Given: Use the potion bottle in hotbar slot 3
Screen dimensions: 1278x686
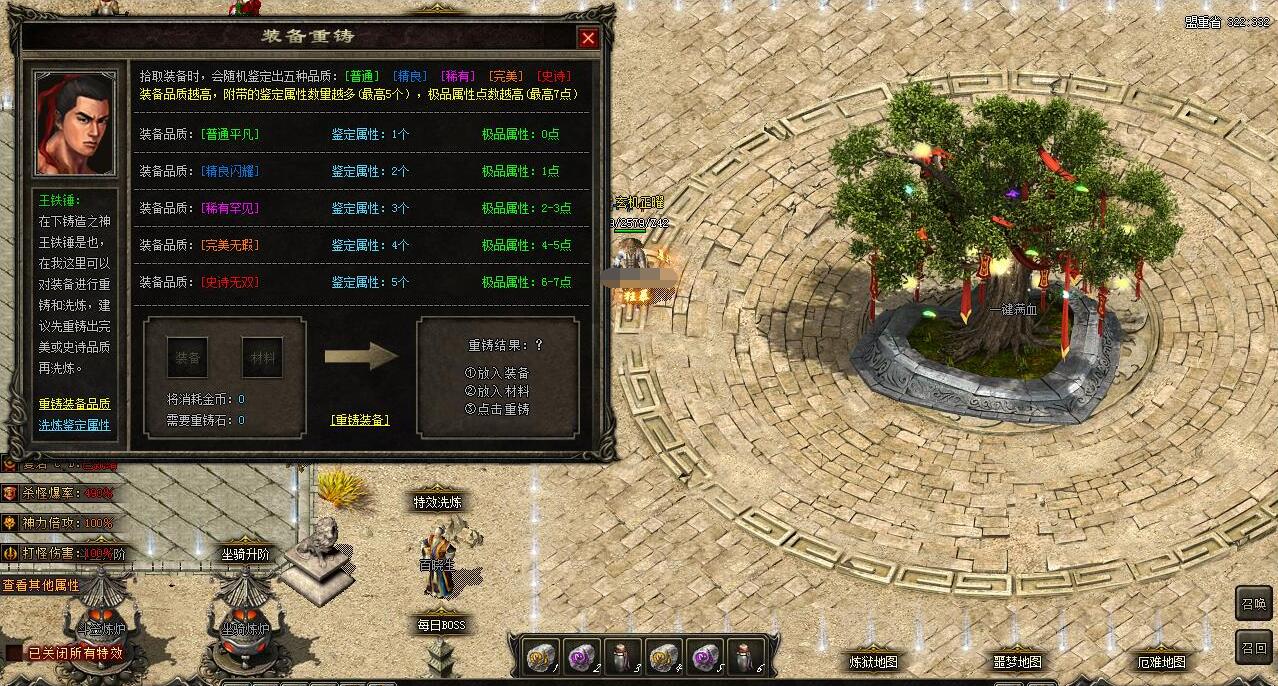Looking at the screenshot, I should 623,656.
